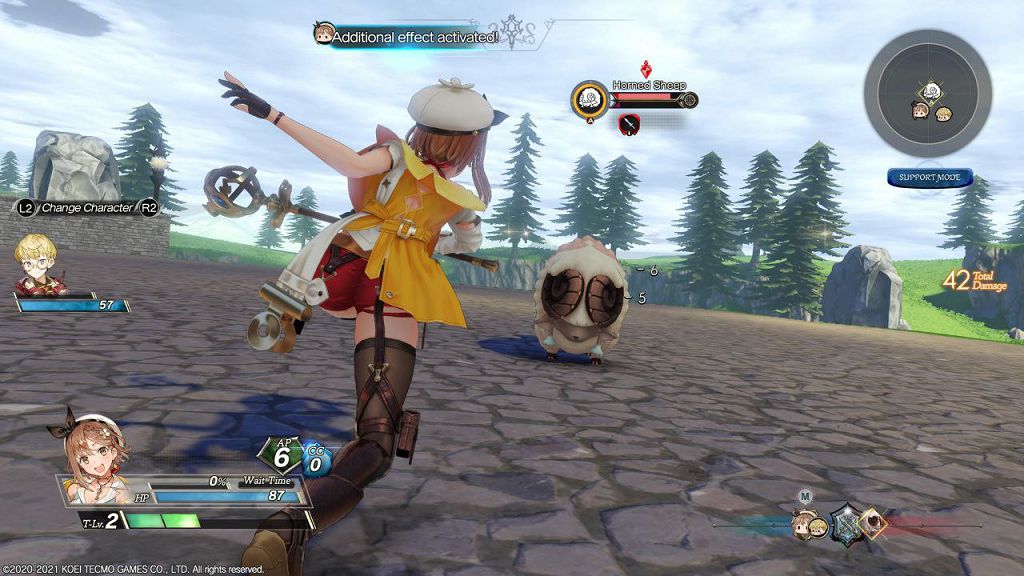
Task: Select the sheep marker on turn timeline
Action: click(872, 520)
